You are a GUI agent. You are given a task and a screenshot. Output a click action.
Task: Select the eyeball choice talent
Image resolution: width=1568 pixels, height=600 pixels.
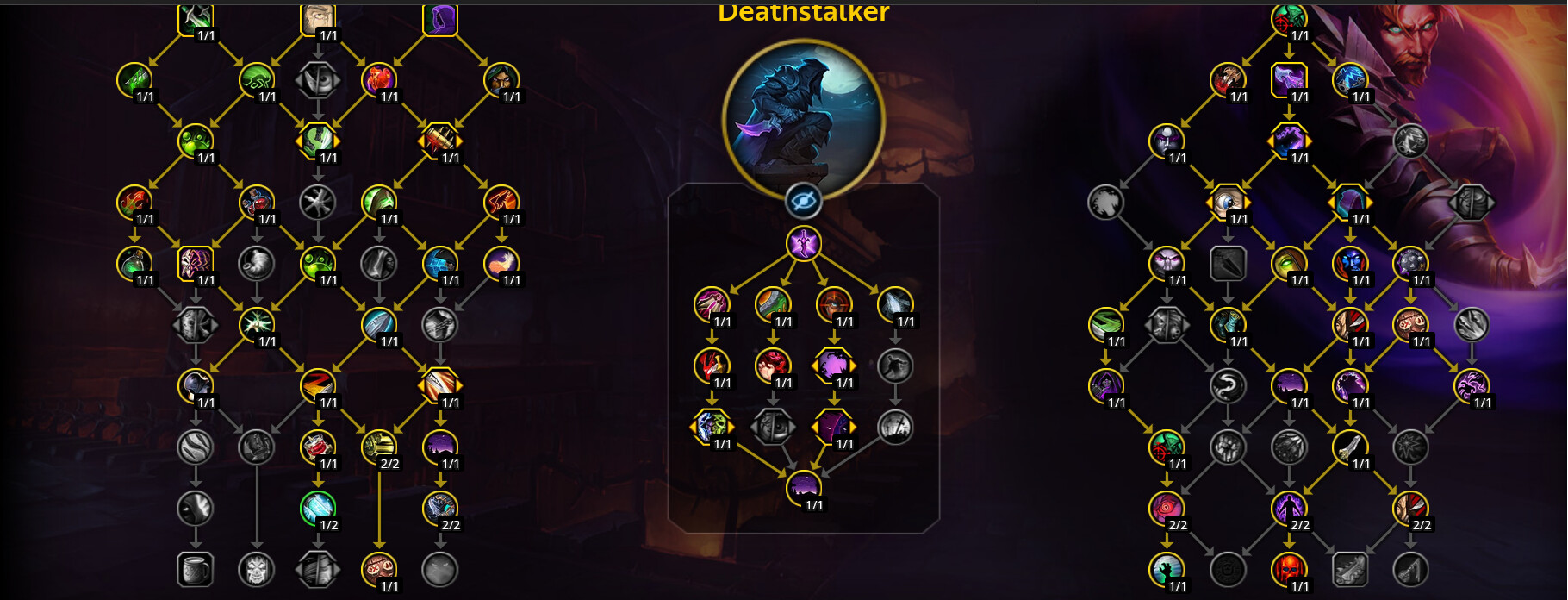pos(1228,202)
